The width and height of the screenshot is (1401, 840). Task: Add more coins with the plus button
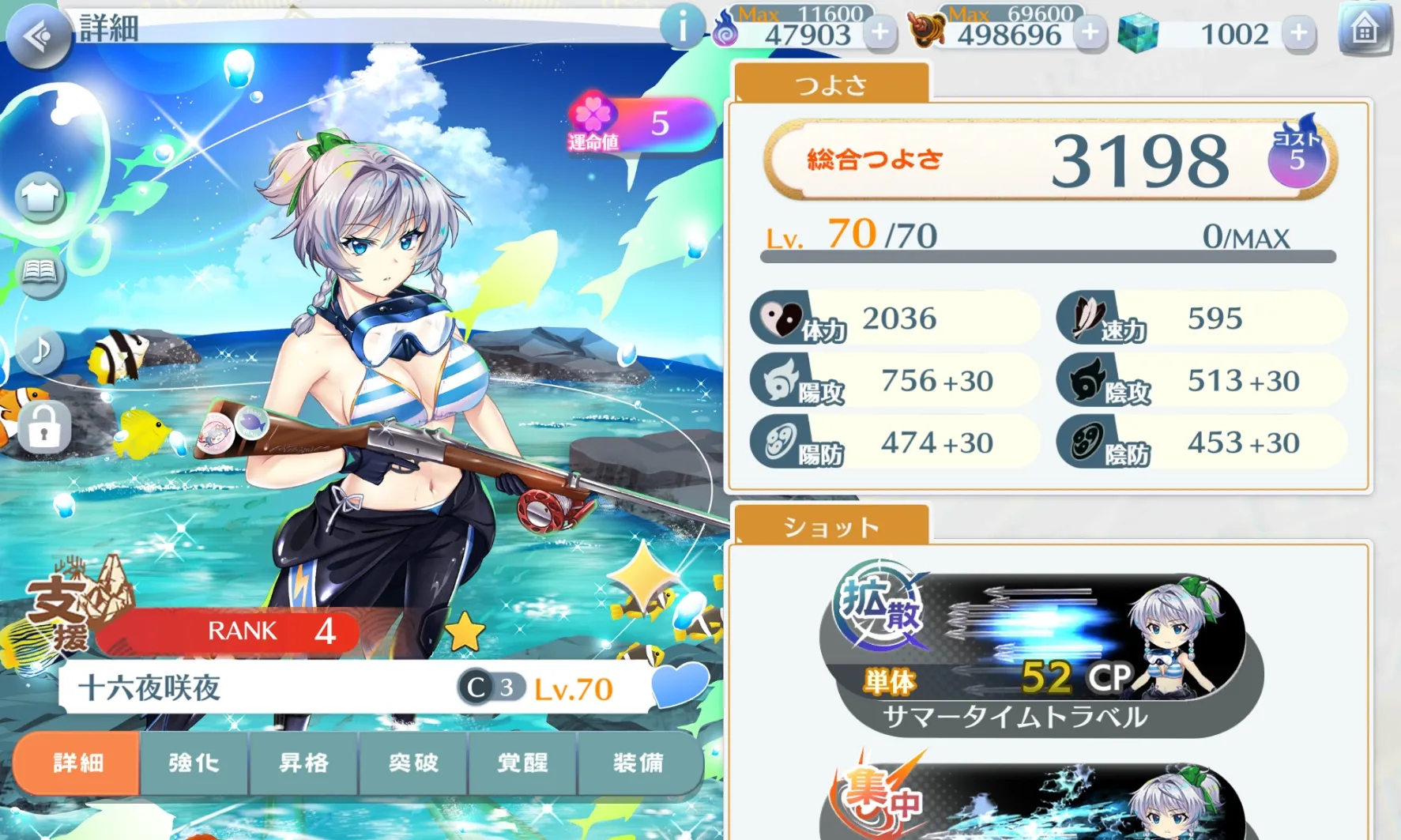point(1090,33)
